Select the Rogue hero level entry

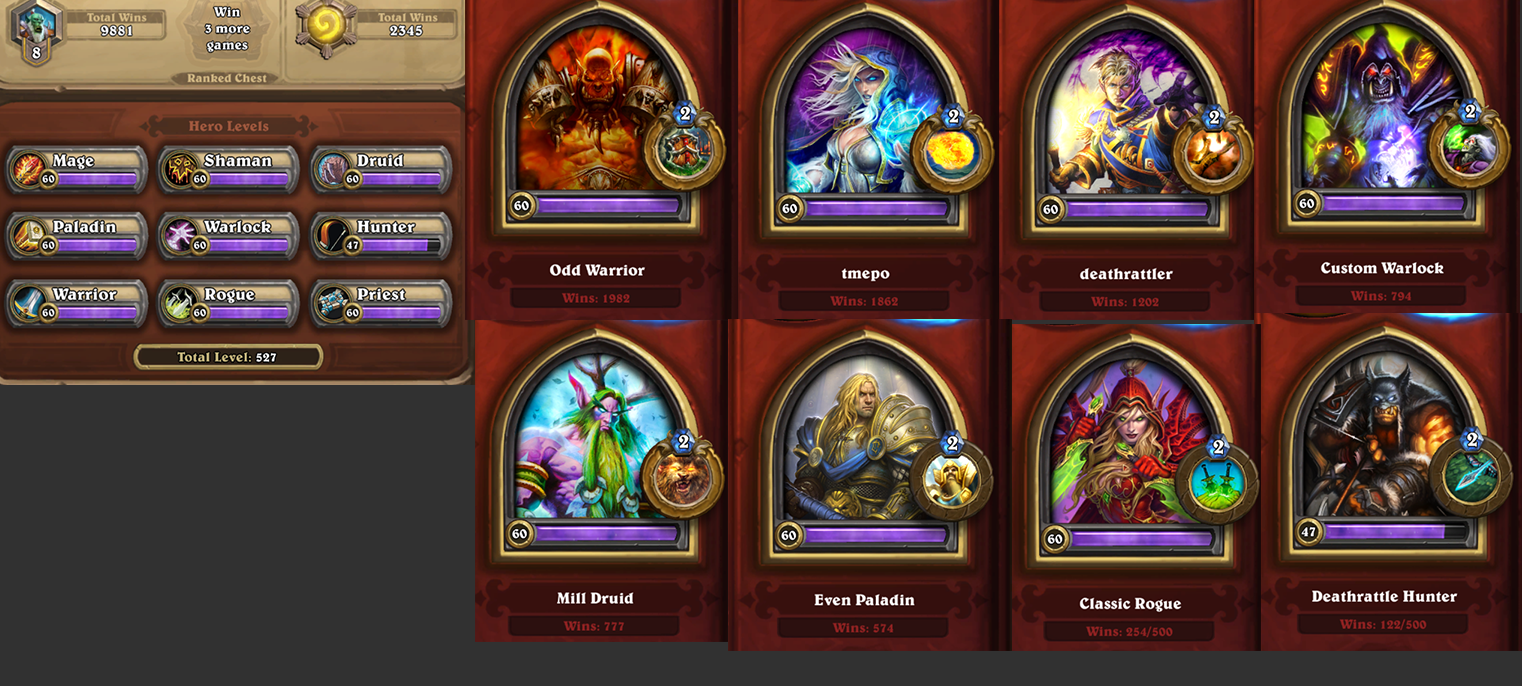tap(229, 303)
